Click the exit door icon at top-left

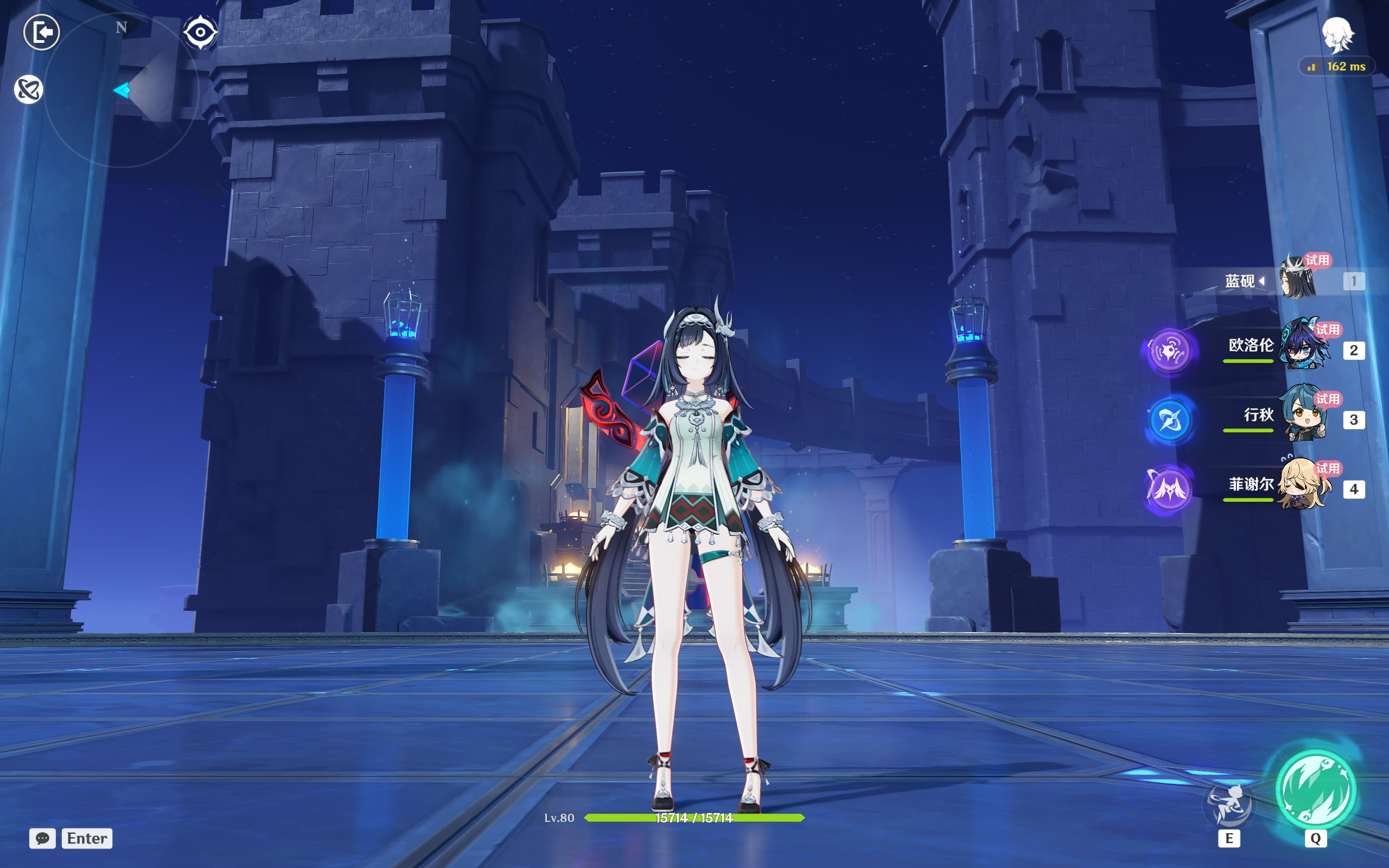tap(41, 31)
